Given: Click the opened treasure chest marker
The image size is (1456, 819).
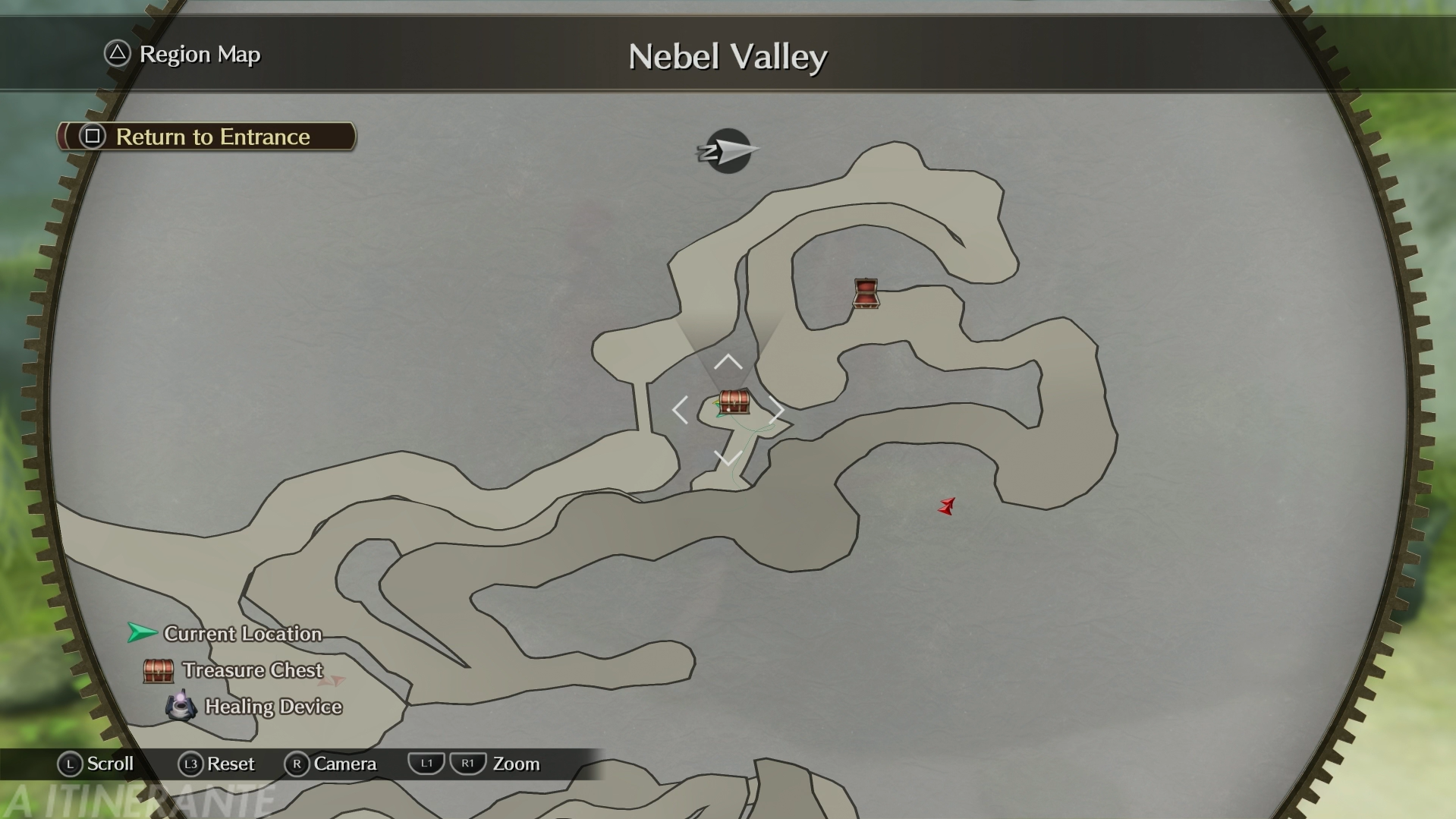Looking at the screenshot, I should pos(866,293).
